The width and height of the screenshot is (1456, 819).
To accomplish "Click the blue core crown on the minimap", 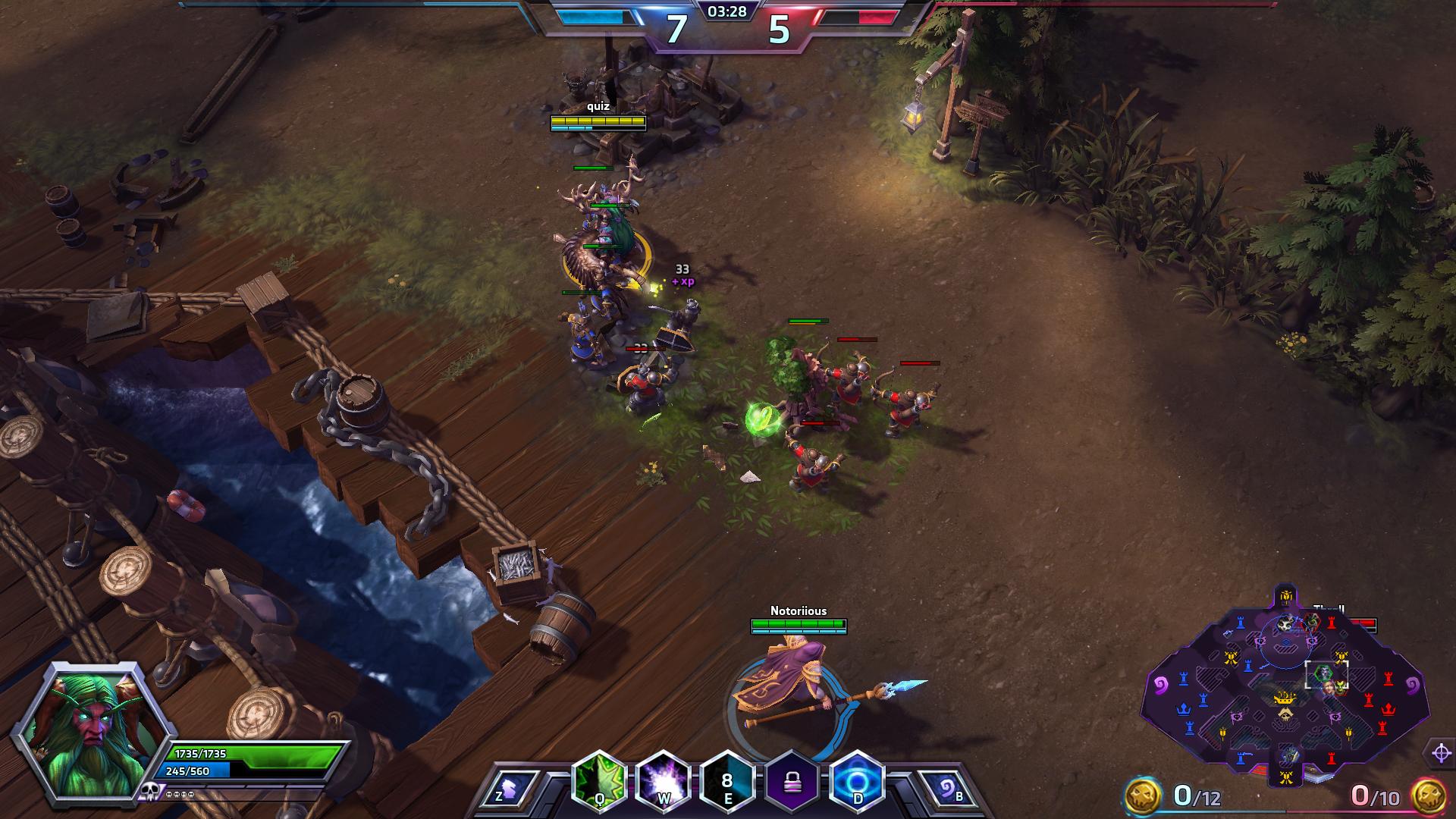I will click(x=1182, y=709).
